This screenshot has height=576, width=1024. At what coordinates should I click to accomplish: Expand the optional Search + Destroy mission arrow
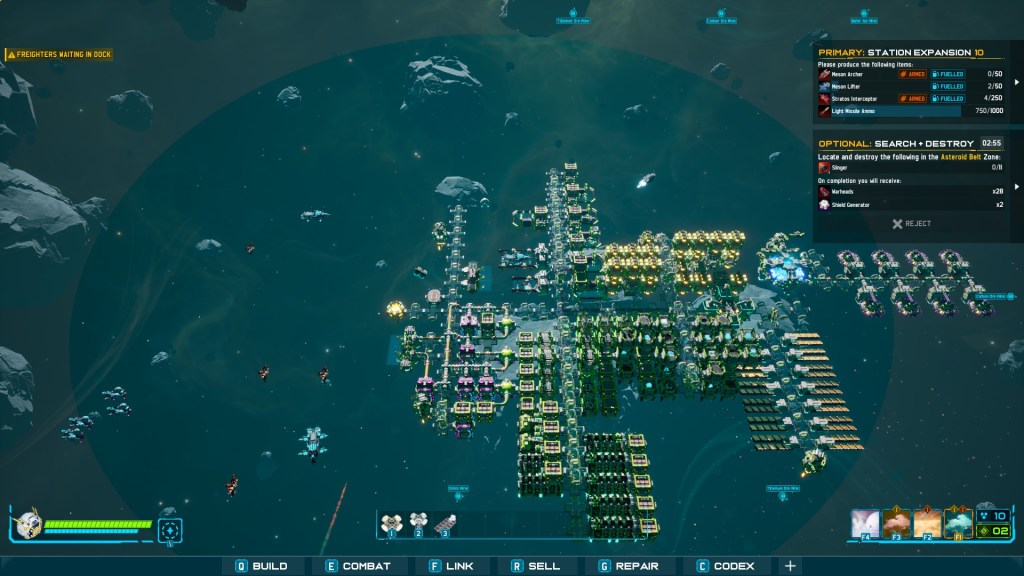pyautogui.click(x=1018, y=186)
